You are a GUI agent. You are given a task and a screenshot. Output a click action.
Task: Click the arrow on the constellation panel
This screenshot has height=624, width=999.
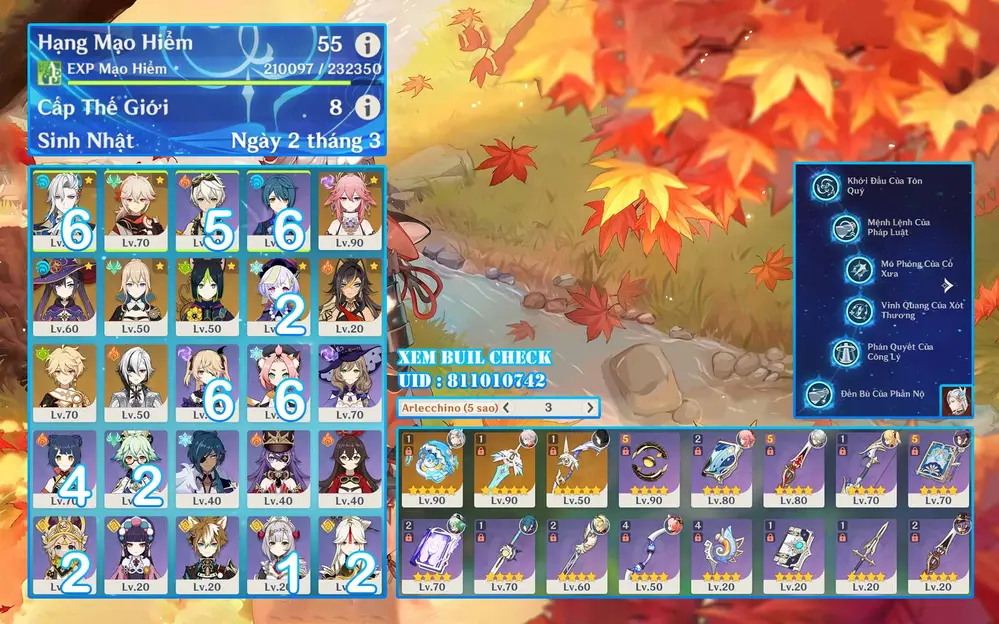(x=947, y=286)
